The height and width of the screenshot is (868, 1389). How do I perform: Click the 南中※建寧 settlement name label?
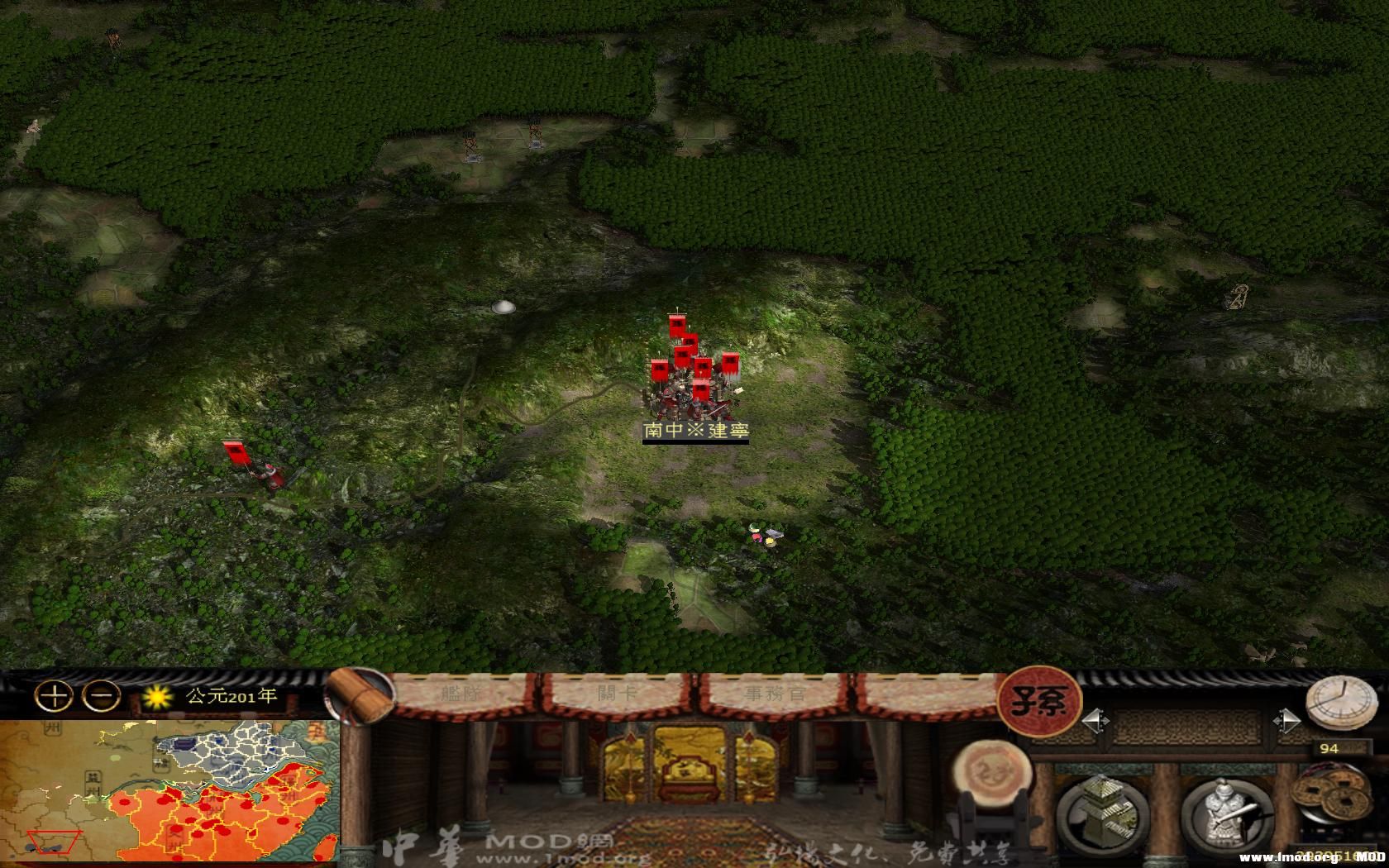click(x=694, y=429)
